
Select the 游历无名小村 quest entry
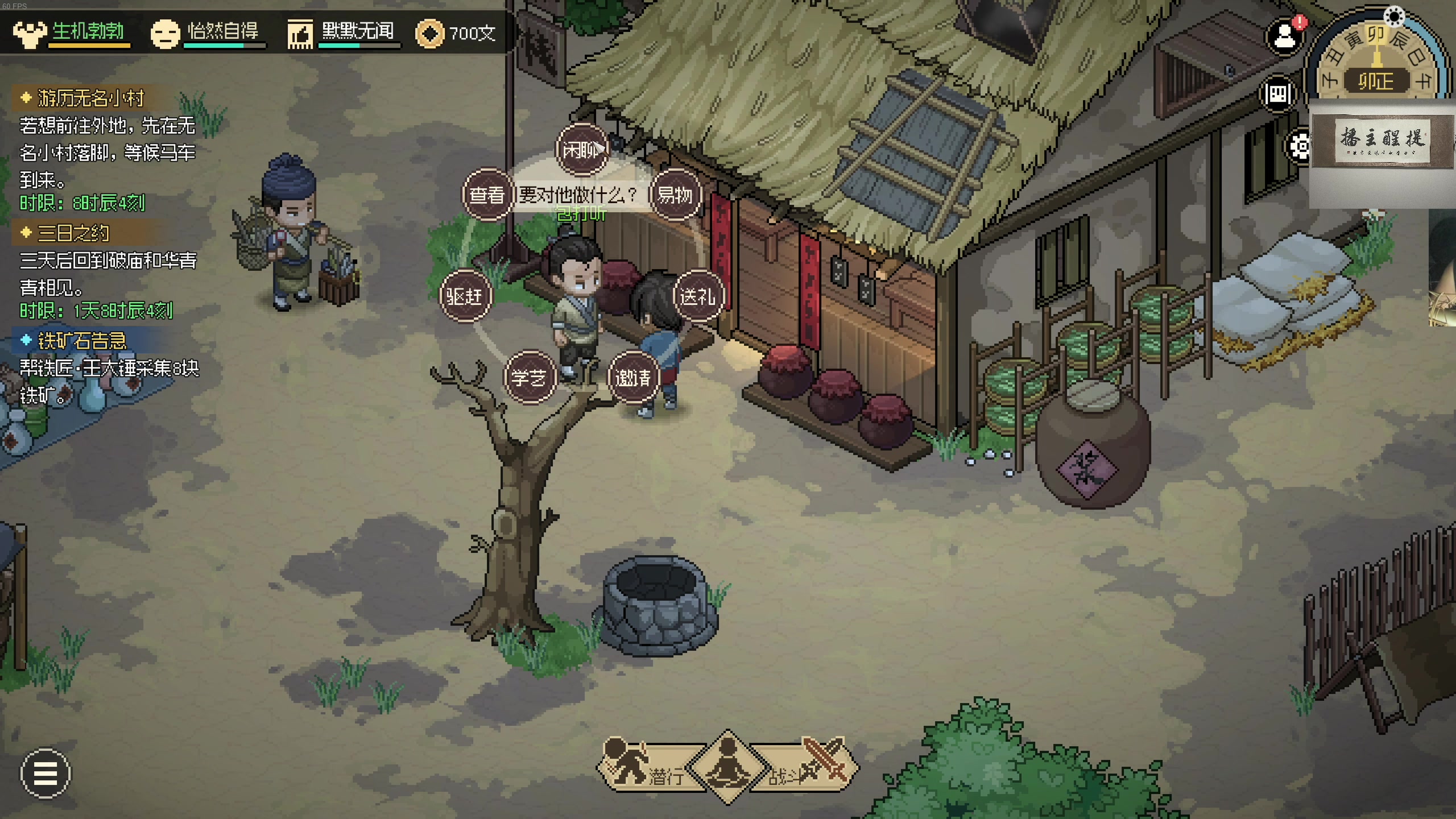point(91,98)
